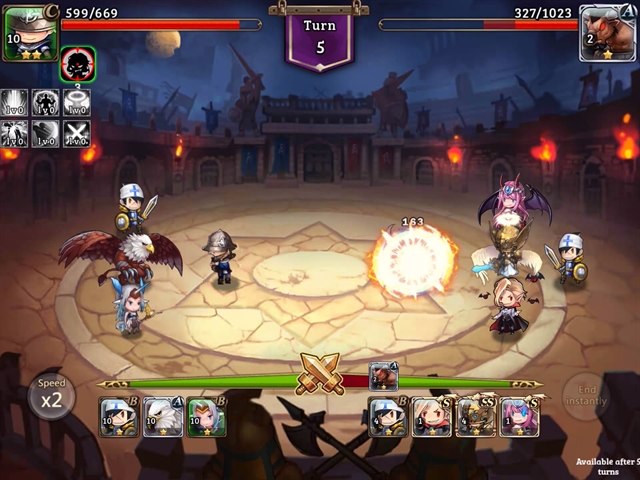The height and width of the screenshot is (480, 640).
Task: Select the golden armored SS-rank enemy card
Action: pos(475,417)
